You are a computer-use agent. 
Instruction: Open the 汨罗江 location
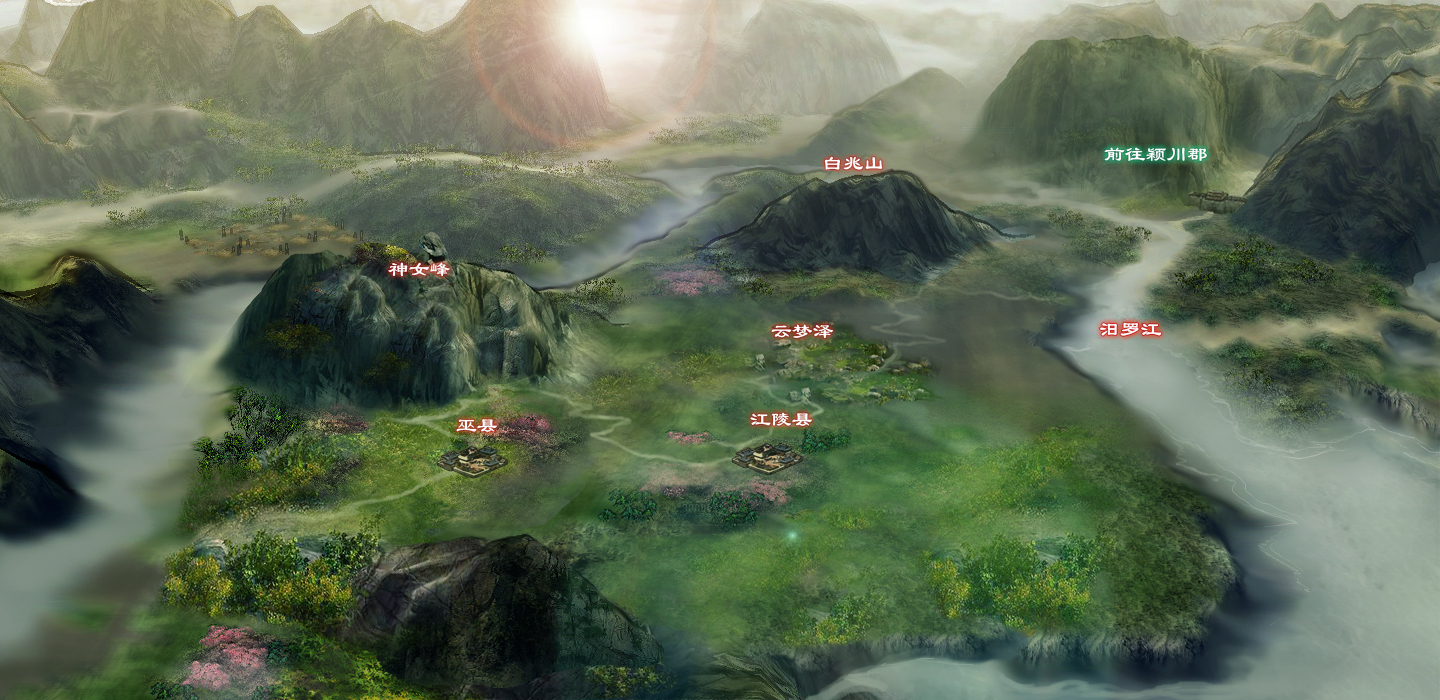(x=1130, y=329)
